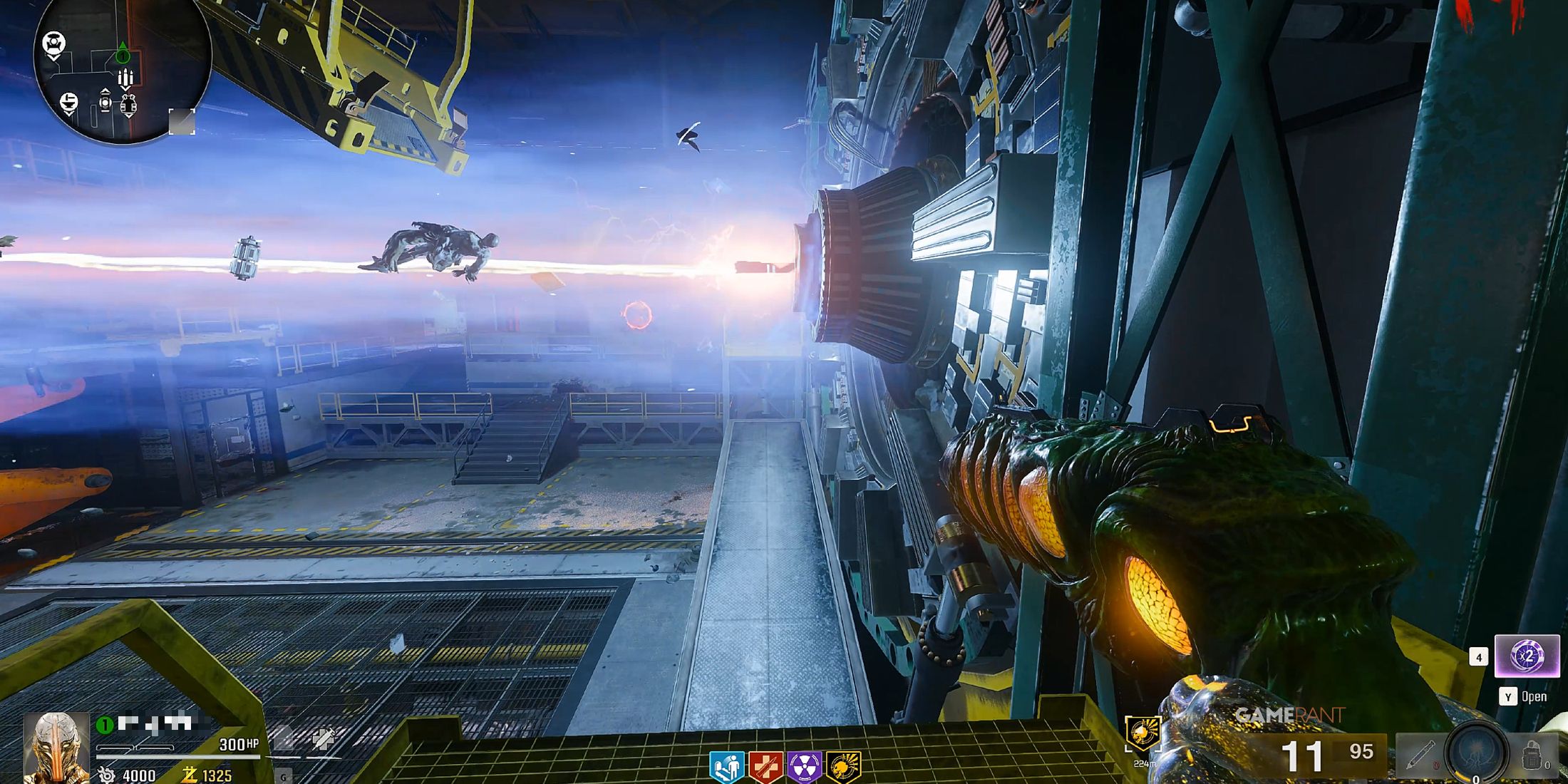Activate the circular field upgrade icon
1568x784 pixels.
pos(1477,753)
